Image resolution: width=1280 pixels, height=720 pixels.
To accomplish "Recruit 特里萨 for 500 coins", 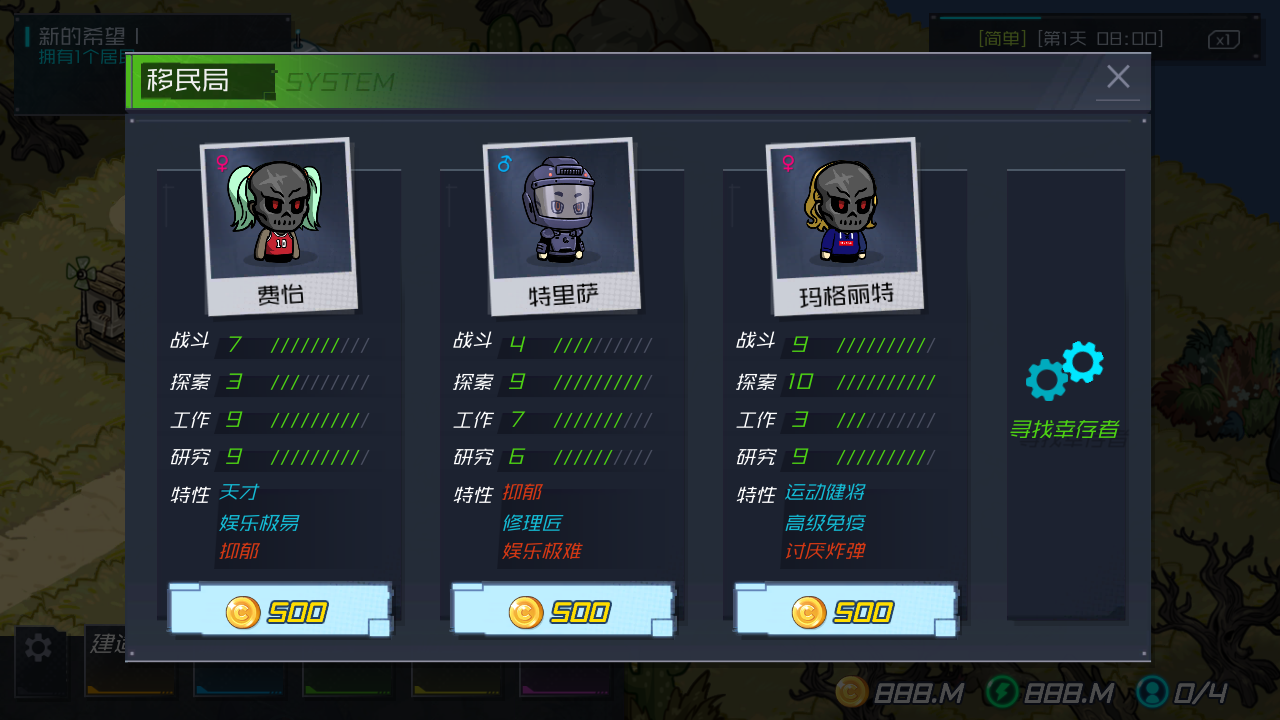I will pos(562,611).
